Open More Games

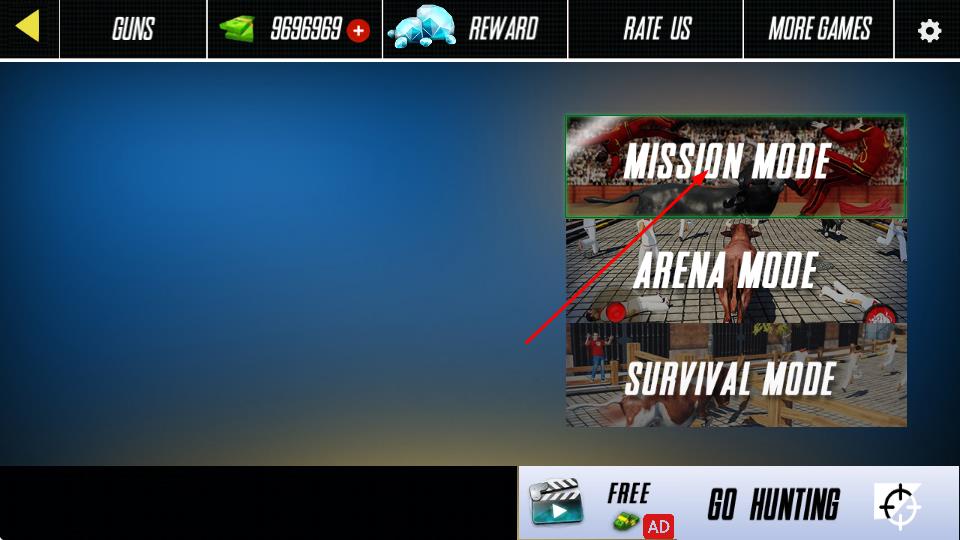tap(819, 29)
